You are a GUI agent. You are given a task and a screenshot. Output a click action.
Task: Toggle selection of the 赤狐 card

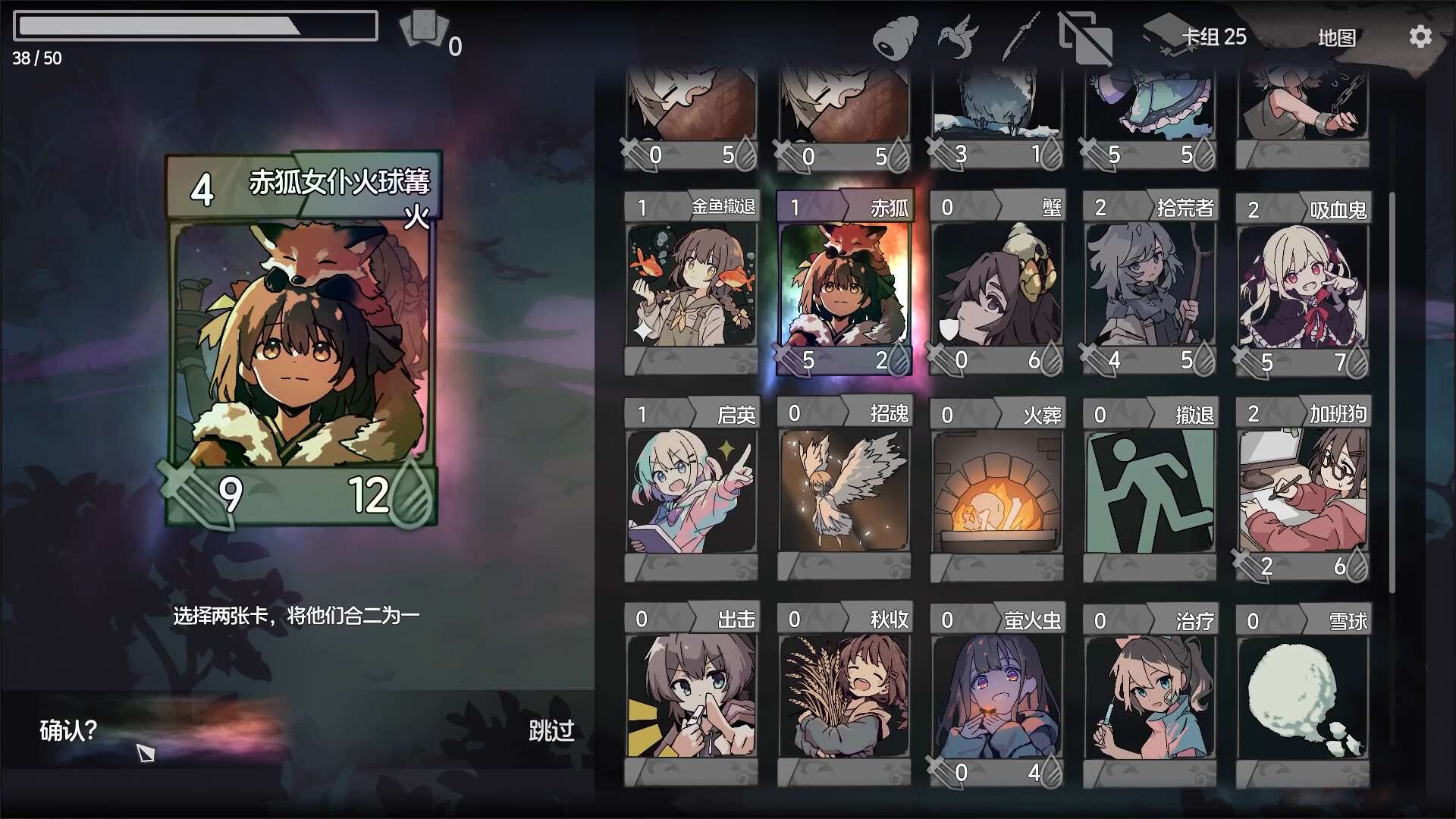(x=843, y=284)
